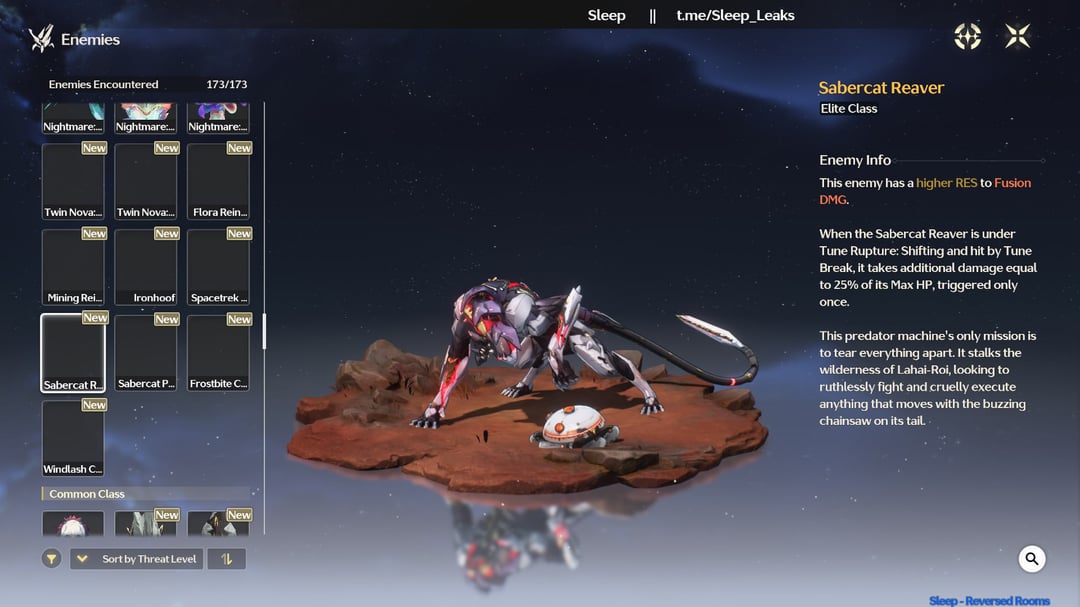Screen dimensions: 1080x607
Task: Click the magnifying glass inspect button
Action: click(x=1031, y=559)
